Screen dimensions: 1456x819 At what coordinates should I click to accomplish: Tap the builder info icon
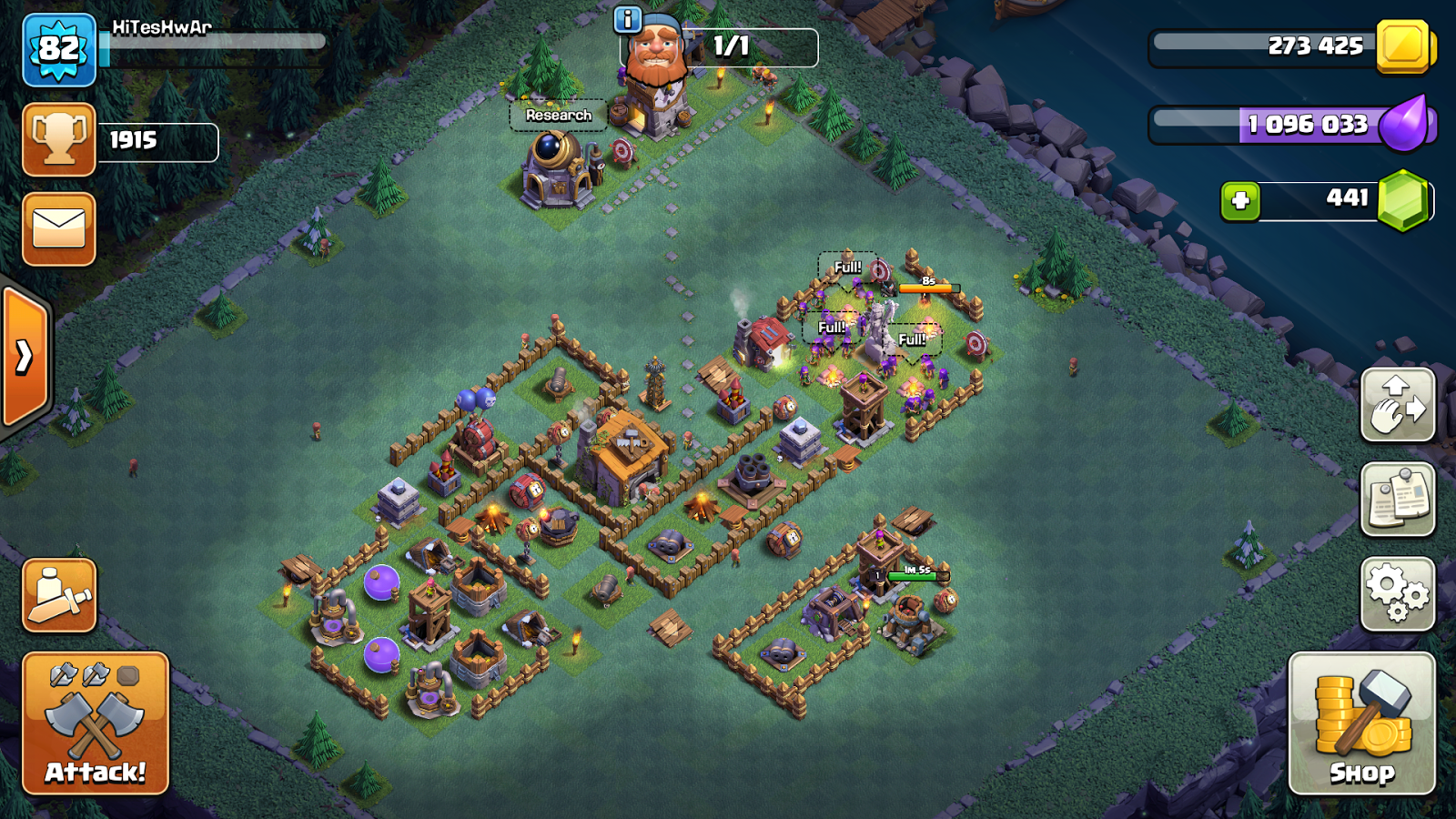point(627,19)
